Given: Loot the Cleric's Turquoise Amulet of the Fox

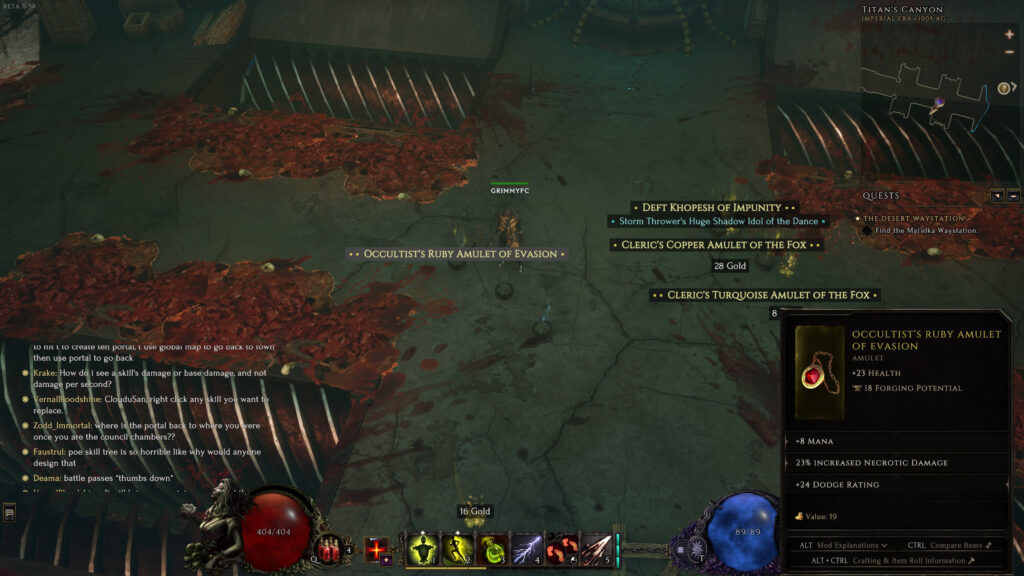Looking at the screenshot, I should (x=765, y=295).
